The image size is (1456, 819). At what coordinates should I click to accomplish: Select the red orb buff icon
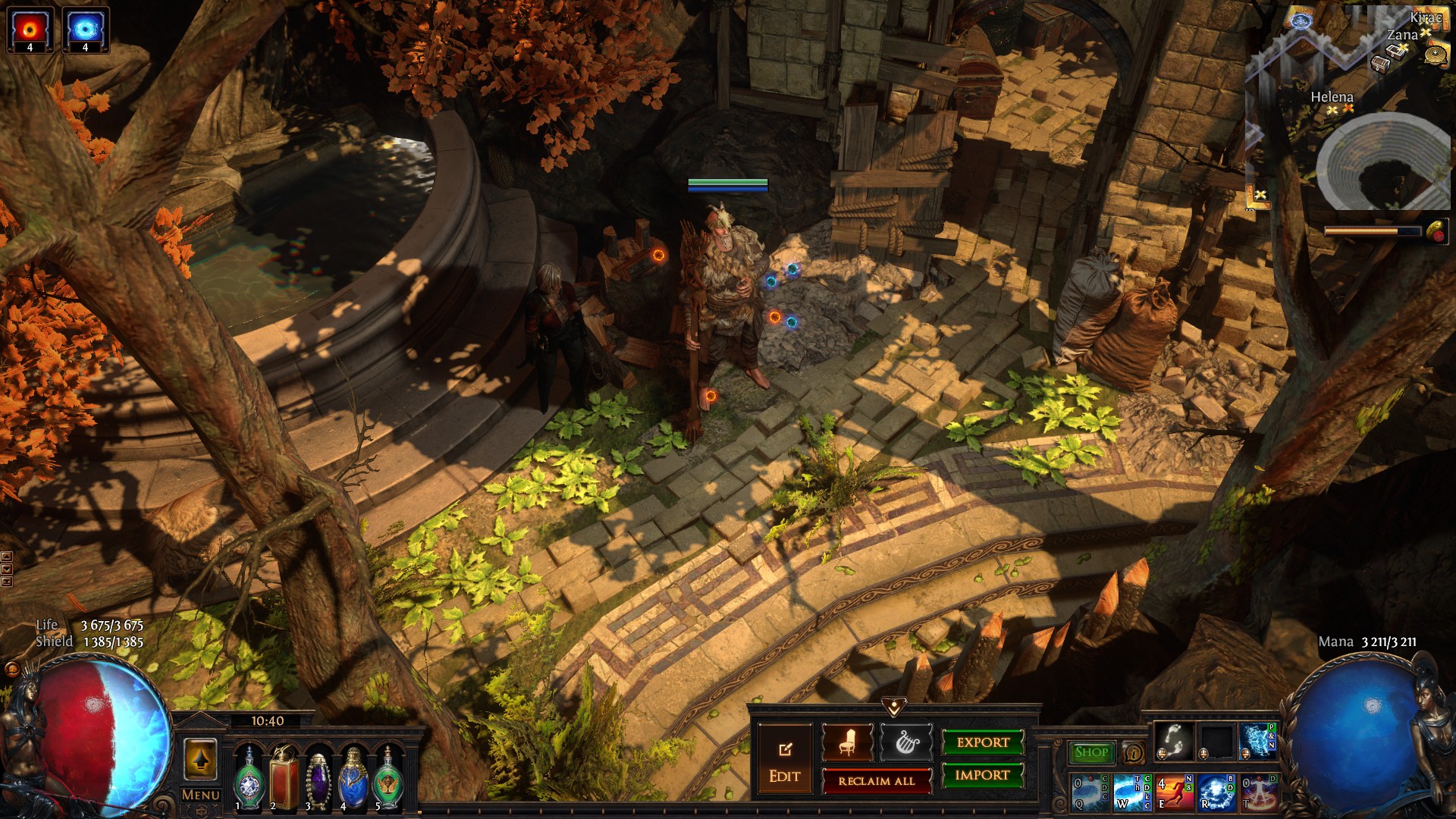[x=30, y=30]
